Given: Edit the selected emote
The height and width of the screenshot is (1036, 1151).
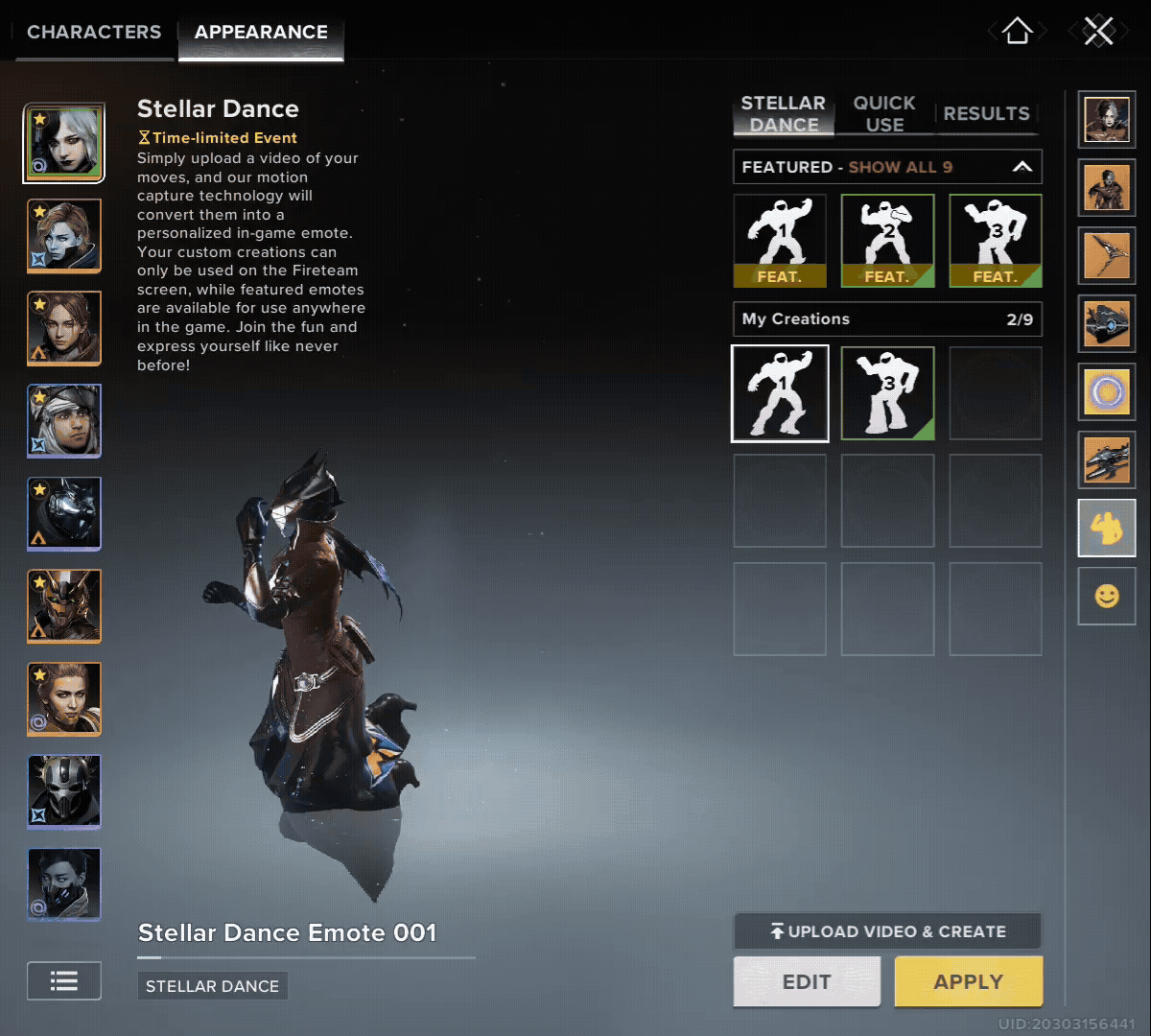Looking at the screenshot, I should tap(807, 981).
